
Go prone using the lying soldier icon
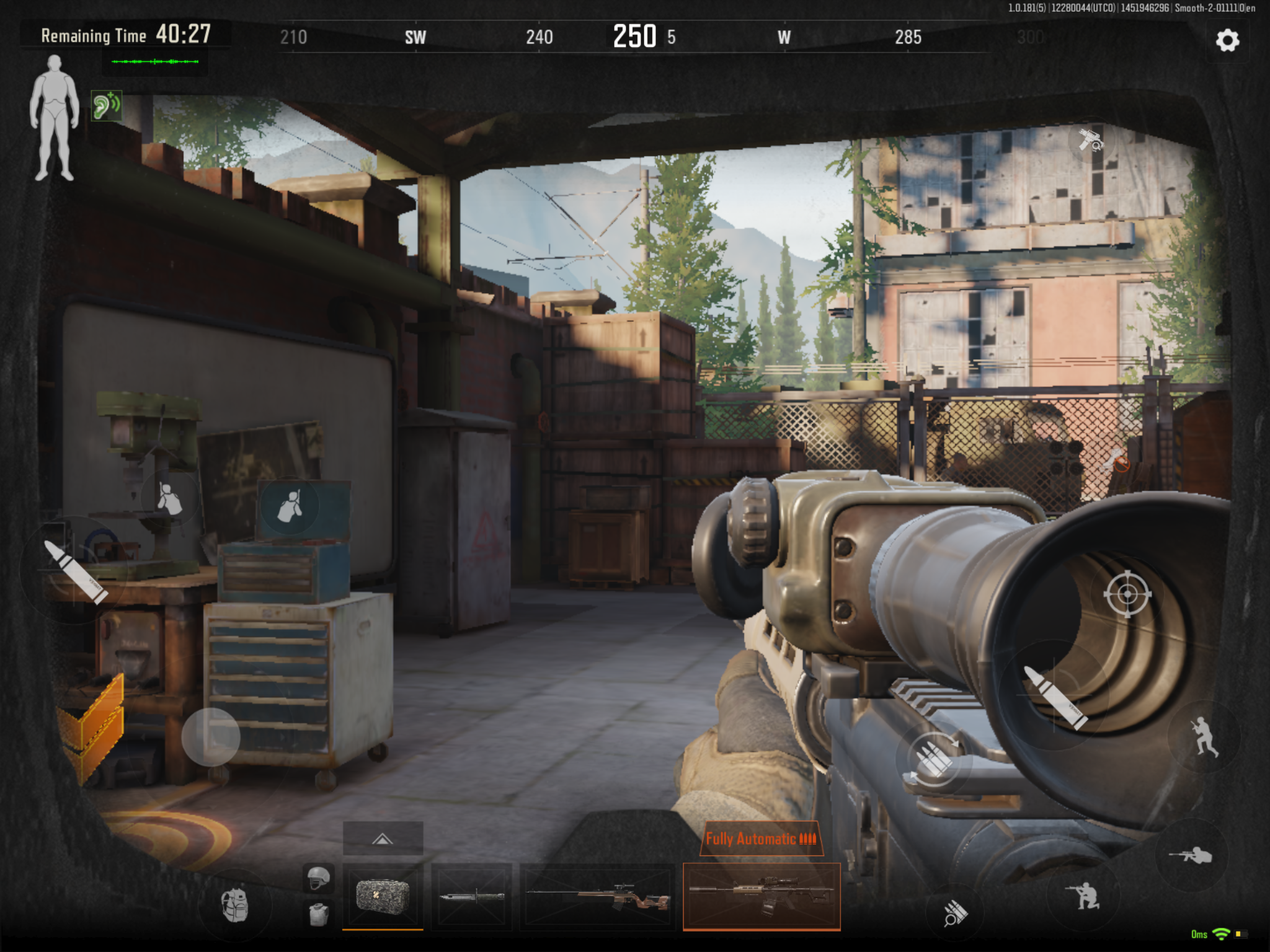point(1191,855)
